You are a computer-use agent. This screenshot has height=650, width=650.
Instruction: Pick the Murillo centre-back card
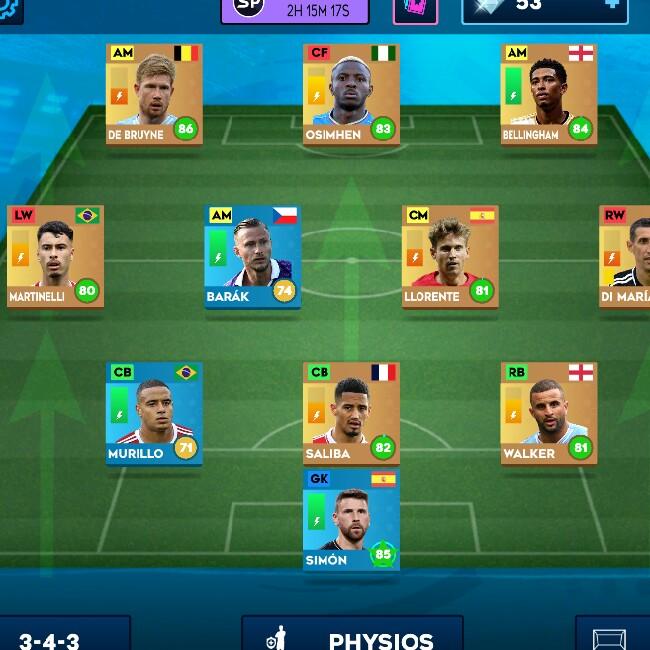tap(154, 413)
